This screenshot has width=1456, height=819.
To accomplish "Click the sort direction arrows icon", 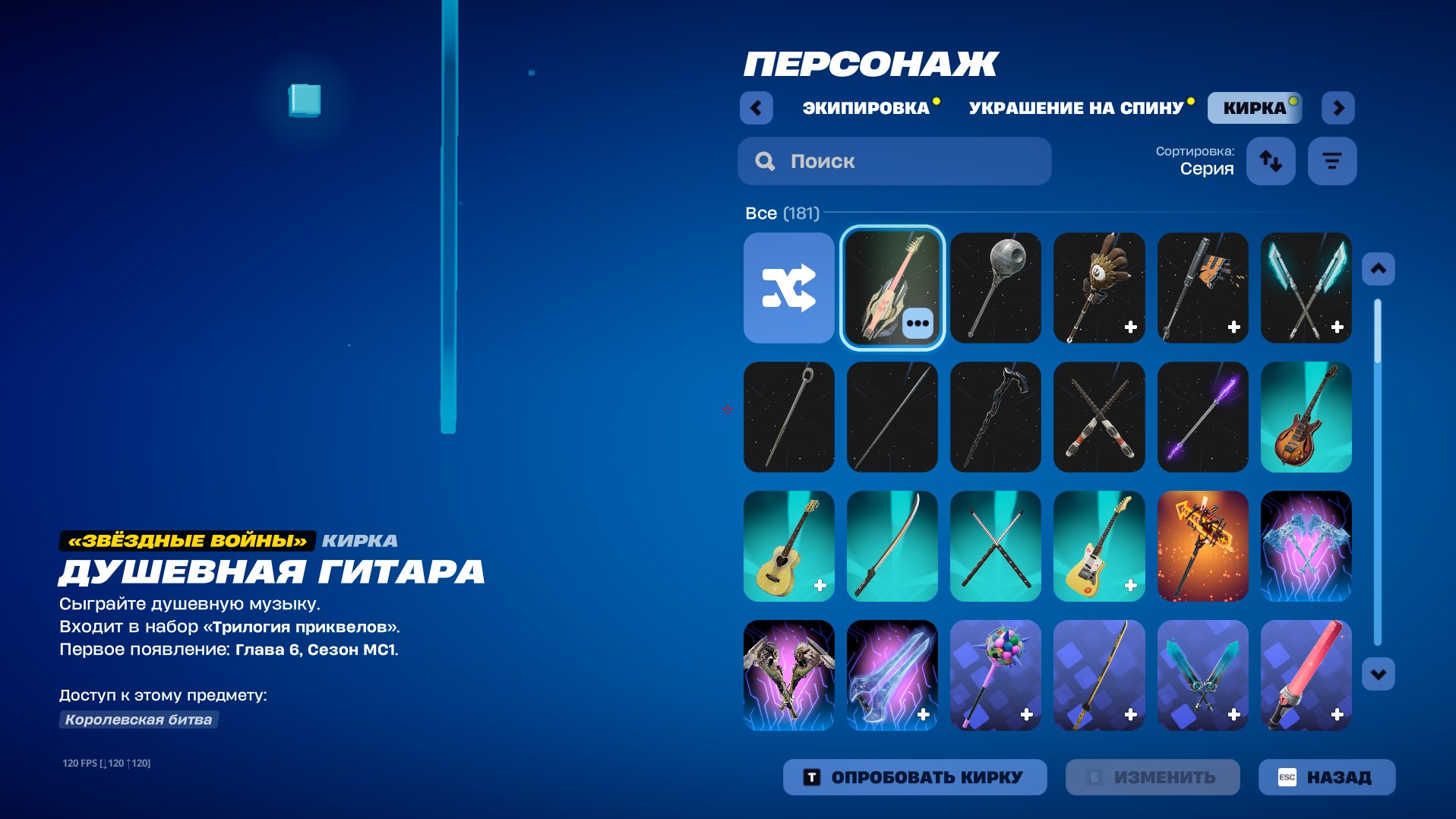I will point(1271,160).
